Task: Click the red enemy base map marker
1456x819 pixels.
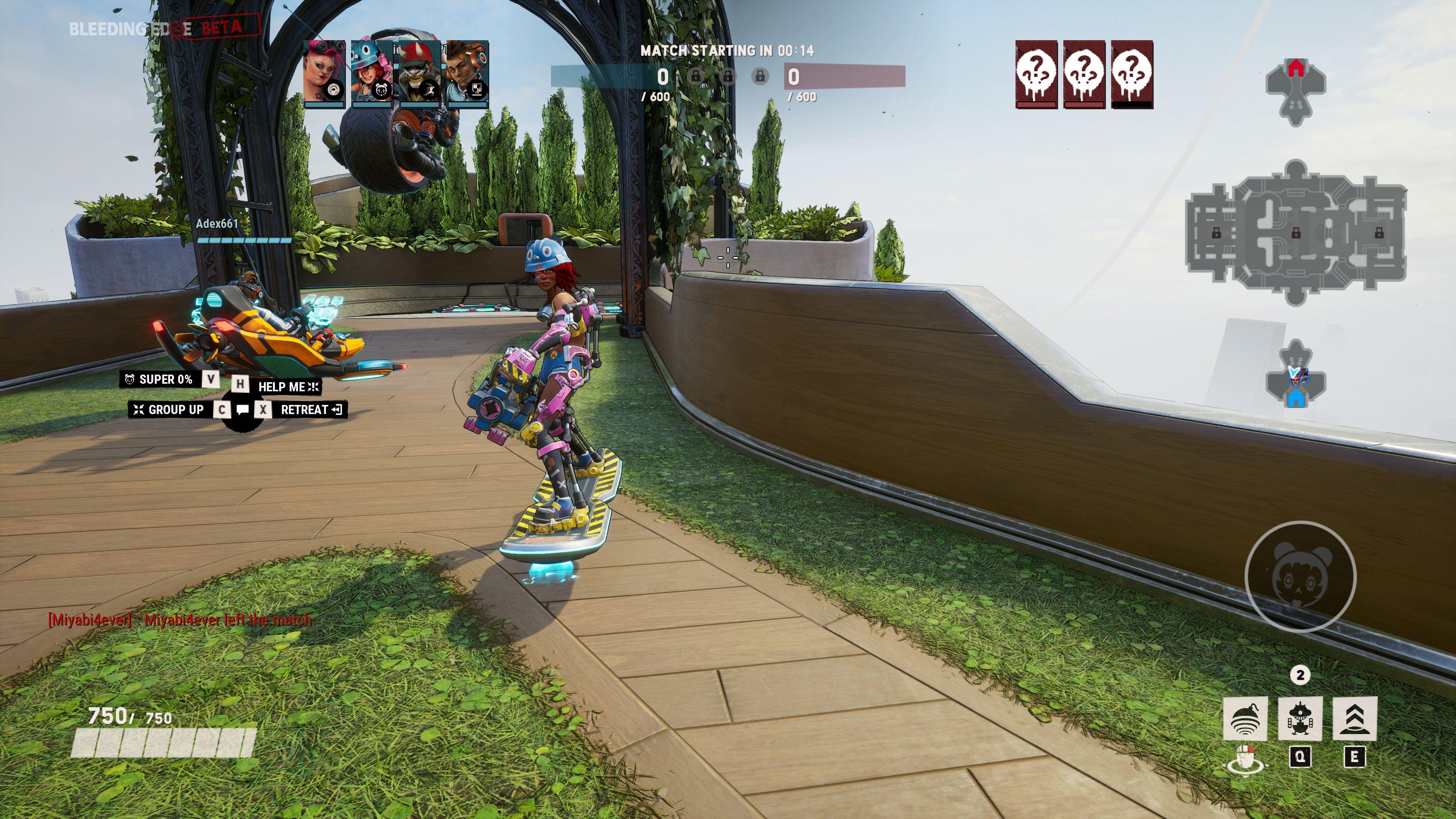Action: (x=1296, y=68)
